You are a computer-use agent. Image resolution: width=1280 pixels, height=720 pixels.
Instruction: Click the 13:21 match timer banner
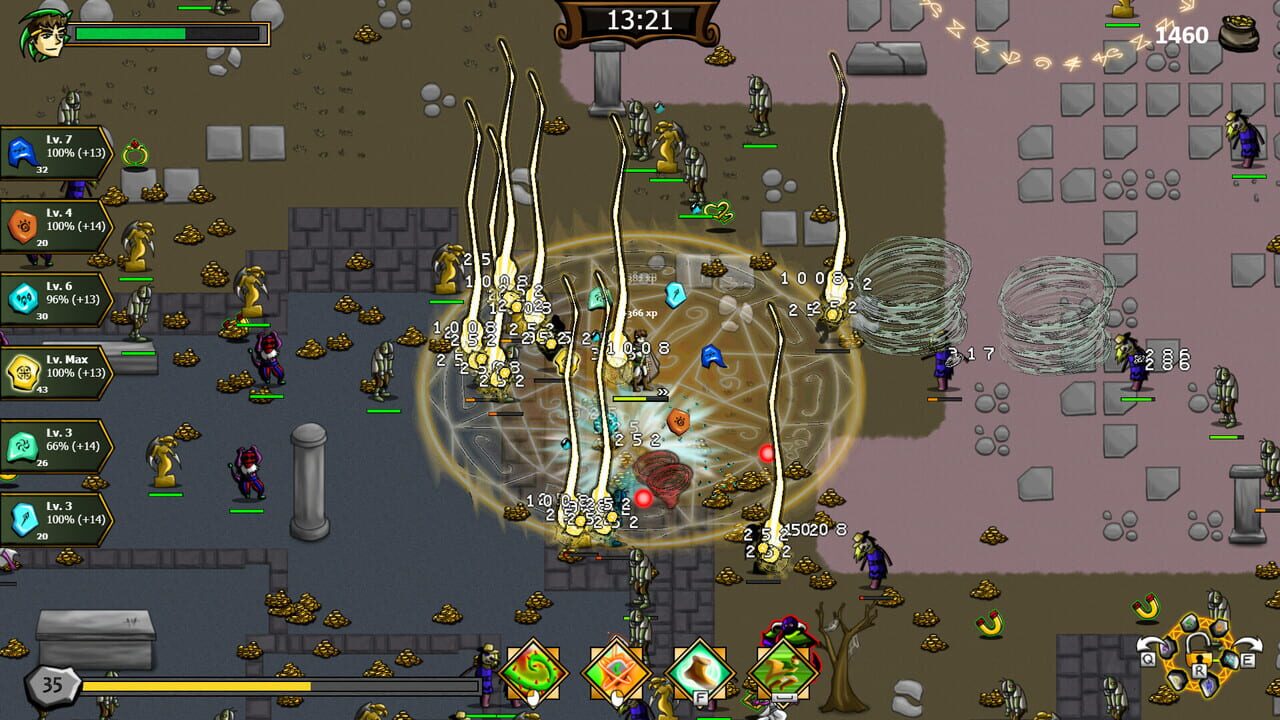click(x=640, y=18)
